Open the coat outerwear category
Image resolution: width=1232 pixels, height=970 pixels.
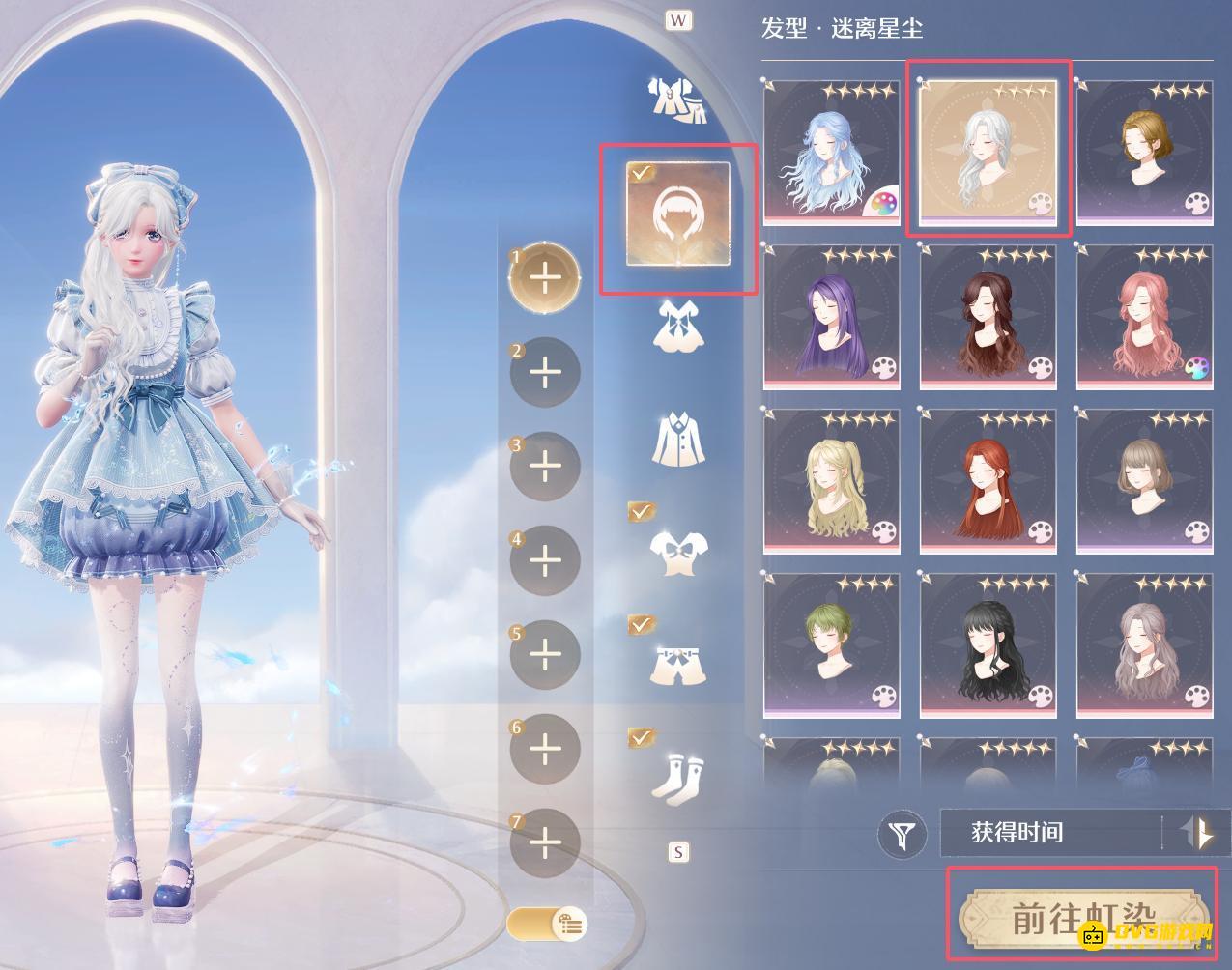676,437
